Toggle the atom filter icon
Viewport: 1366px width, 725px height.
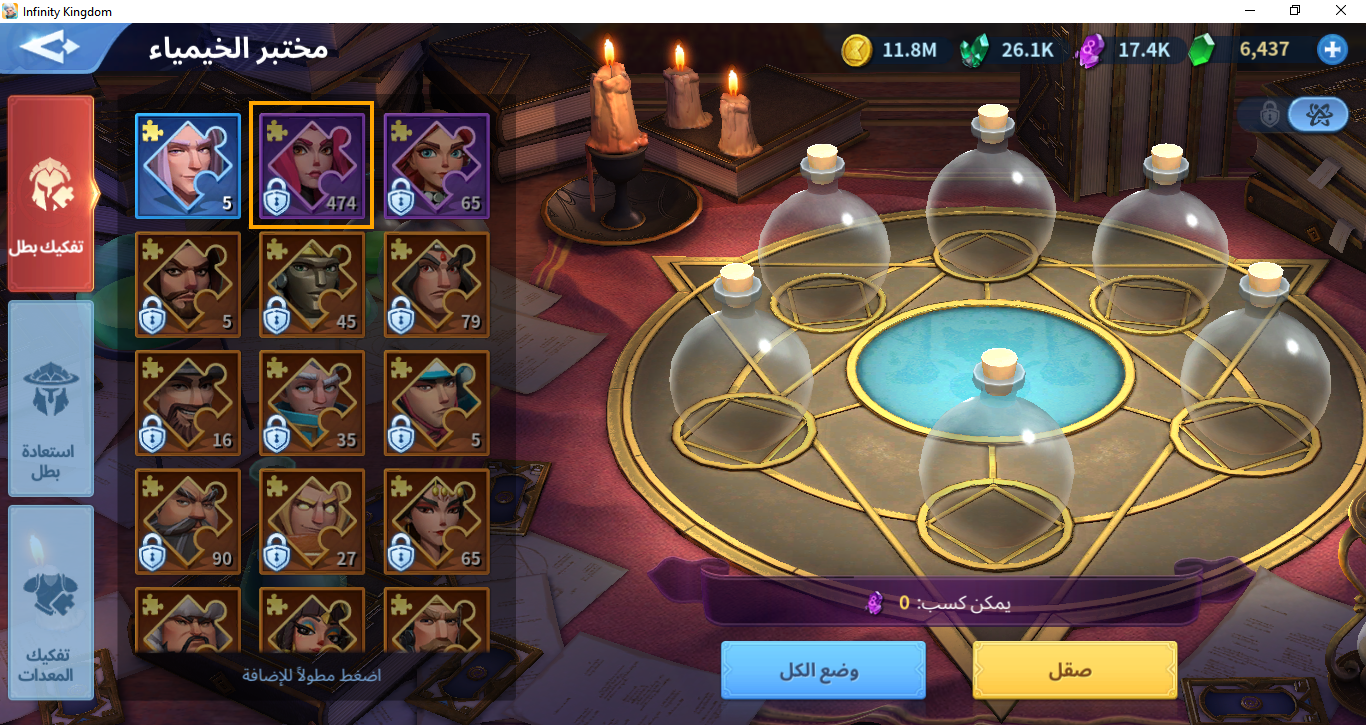pos(1317,114)
